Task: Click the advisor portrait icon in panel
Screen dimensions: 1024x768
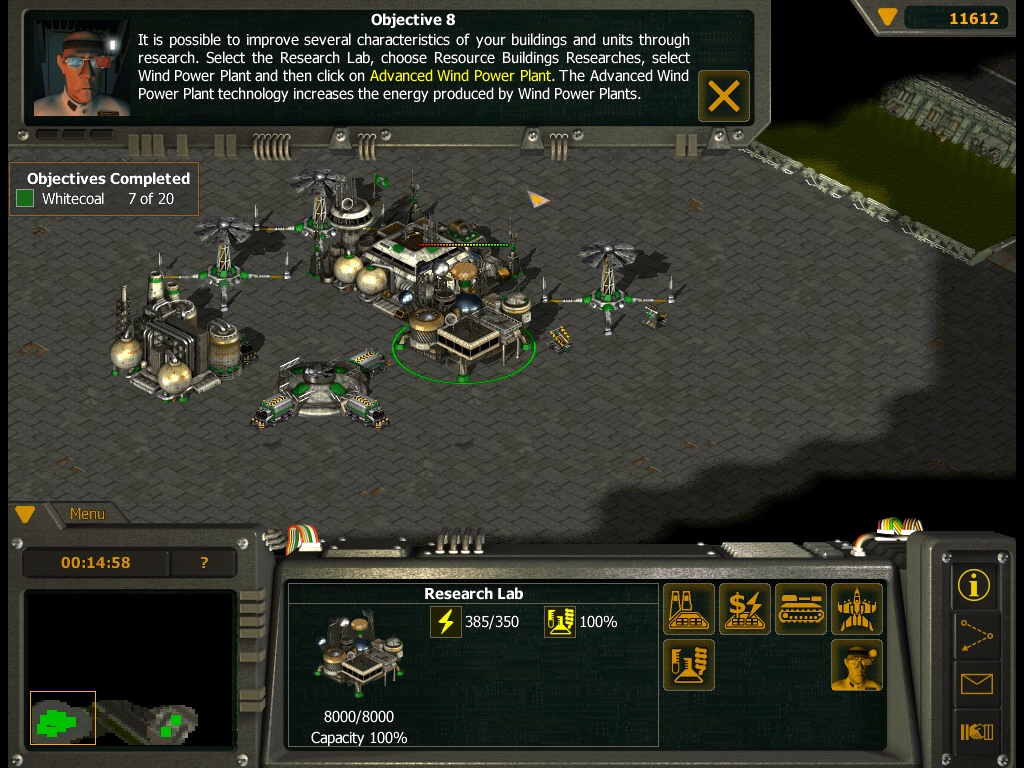Action: tap(857, 665)
